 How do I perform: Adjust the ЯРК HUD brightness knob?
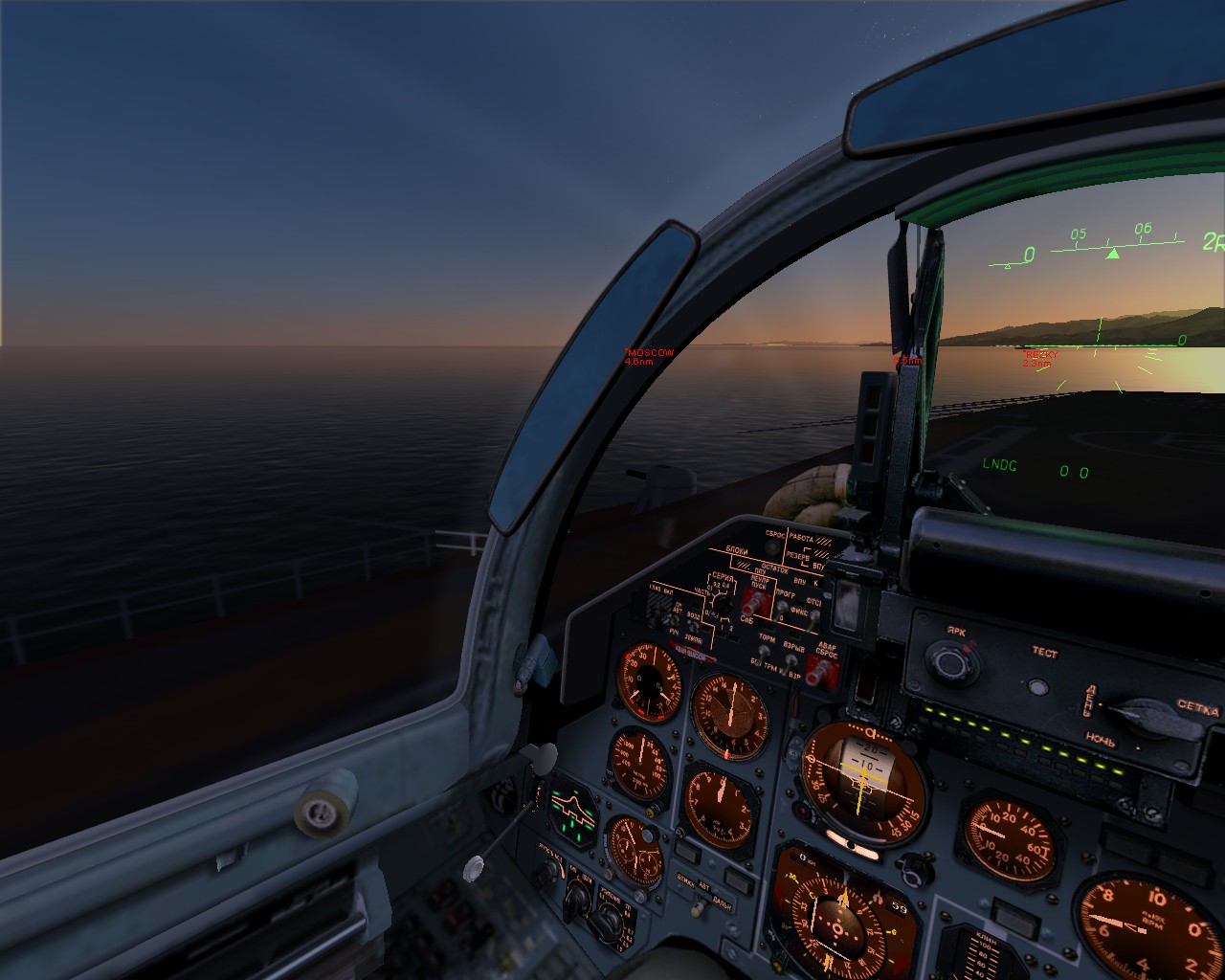pyautogui.click(x=951, y=661)
